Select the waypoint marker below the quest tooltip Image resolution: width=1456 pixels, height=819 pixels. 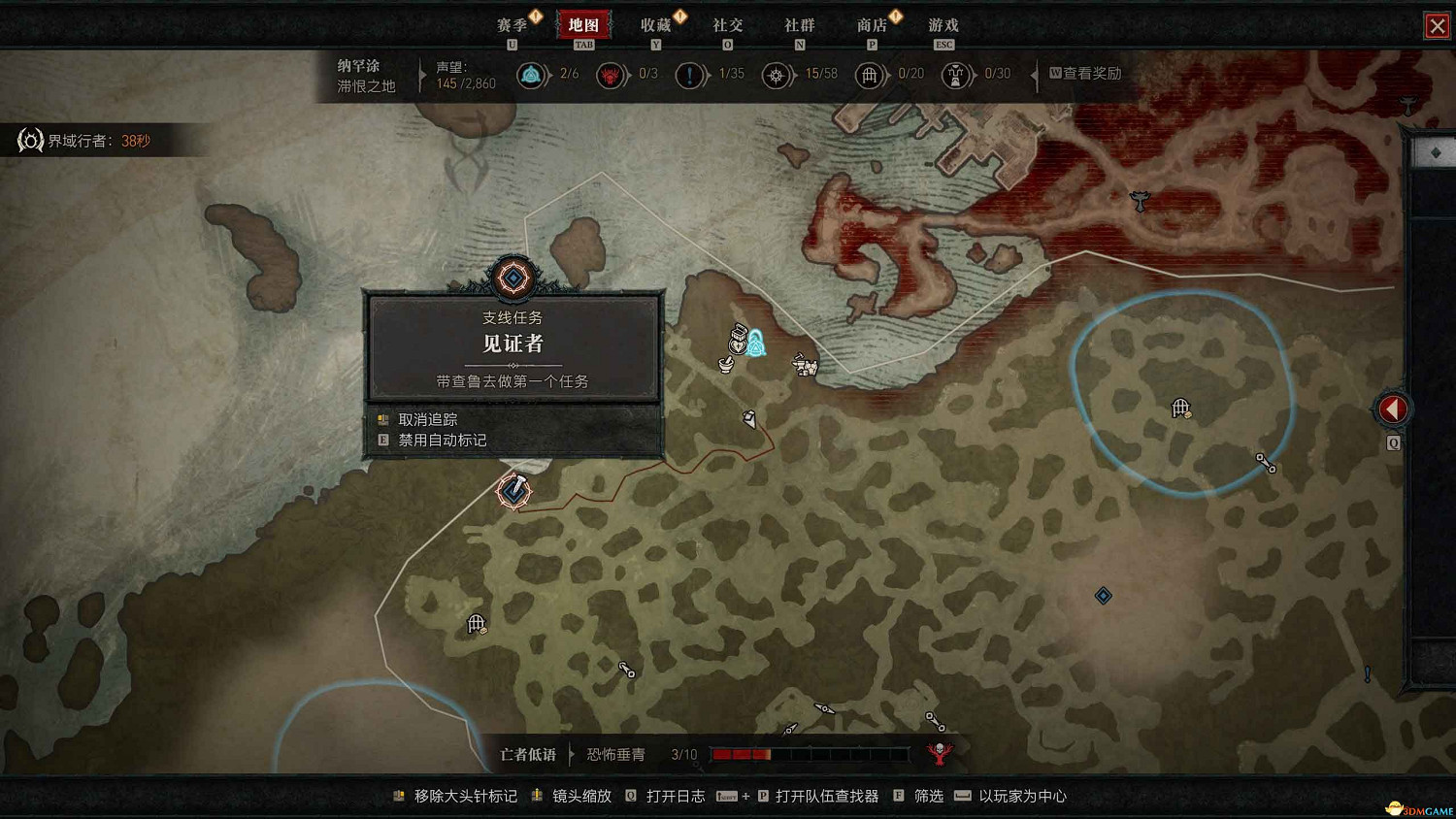[x=513, y=491]
